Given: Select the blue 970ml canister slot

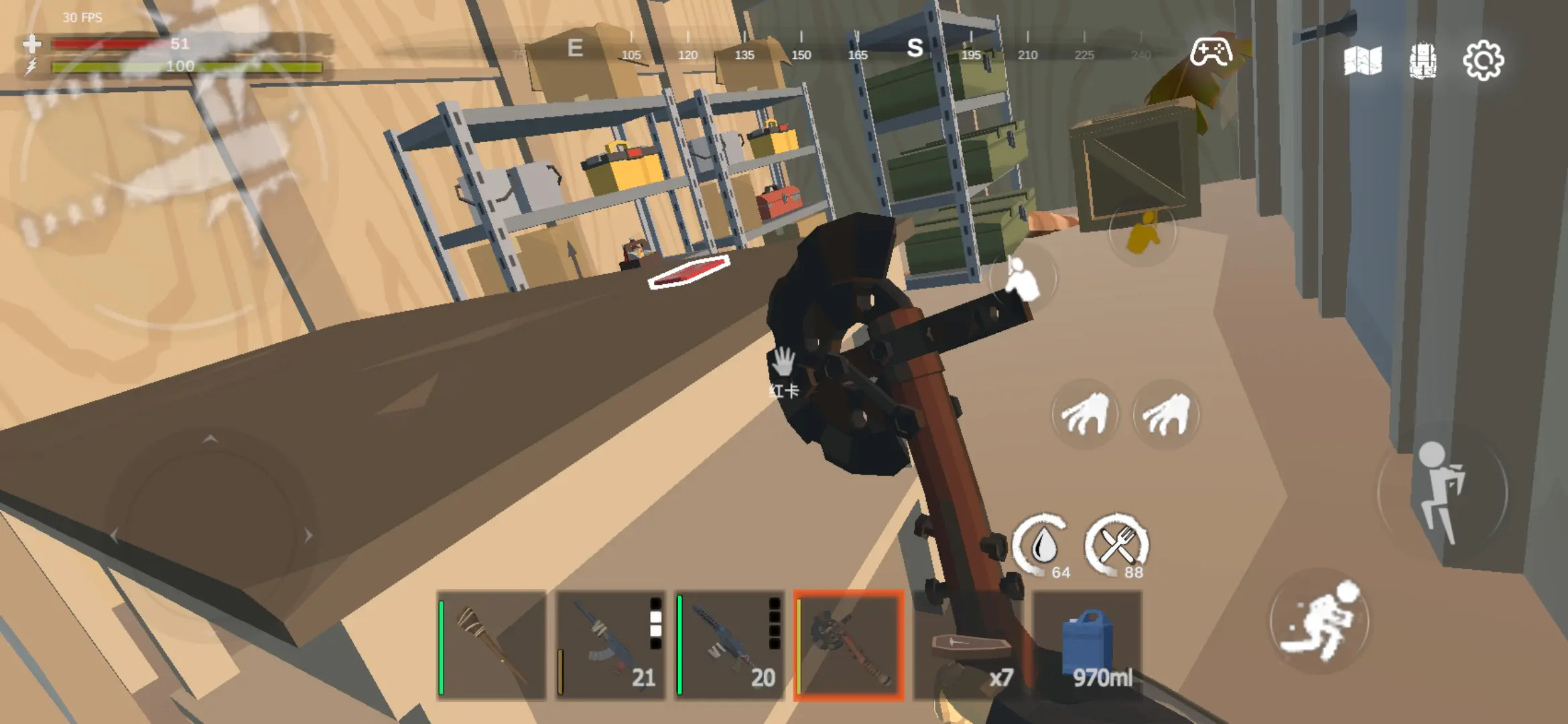Looking at the screenshot, I should point(1087,645).
